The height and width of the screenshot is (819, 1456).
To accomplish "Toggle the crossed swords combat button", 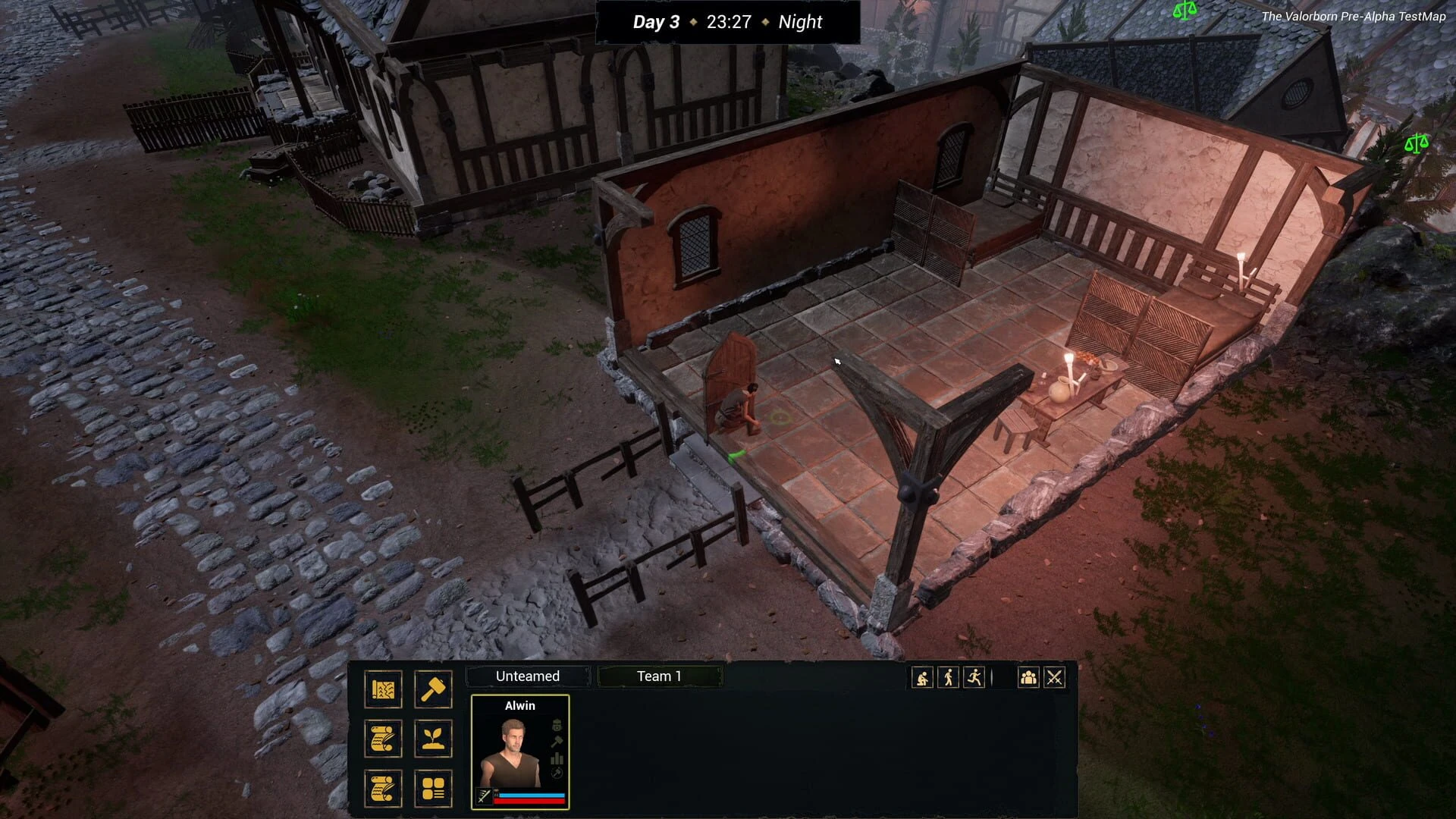I will point(1054,678).
